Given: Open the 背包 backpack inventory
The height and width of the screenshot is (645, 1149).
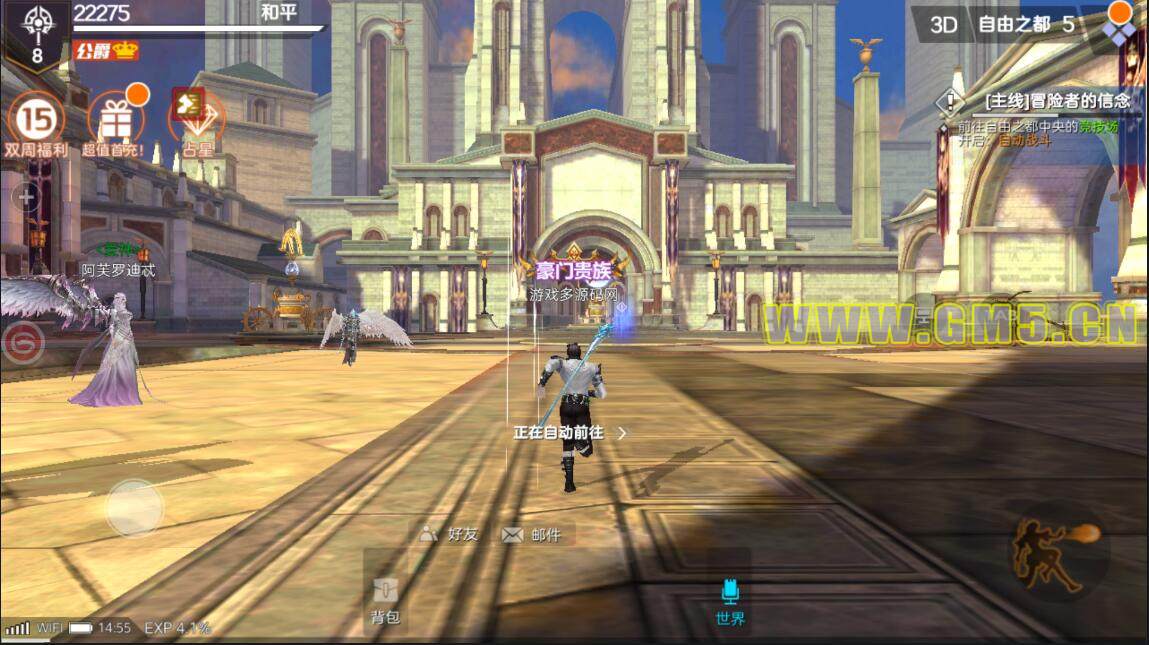Looking at the screenshot, I should click(385, 601).
